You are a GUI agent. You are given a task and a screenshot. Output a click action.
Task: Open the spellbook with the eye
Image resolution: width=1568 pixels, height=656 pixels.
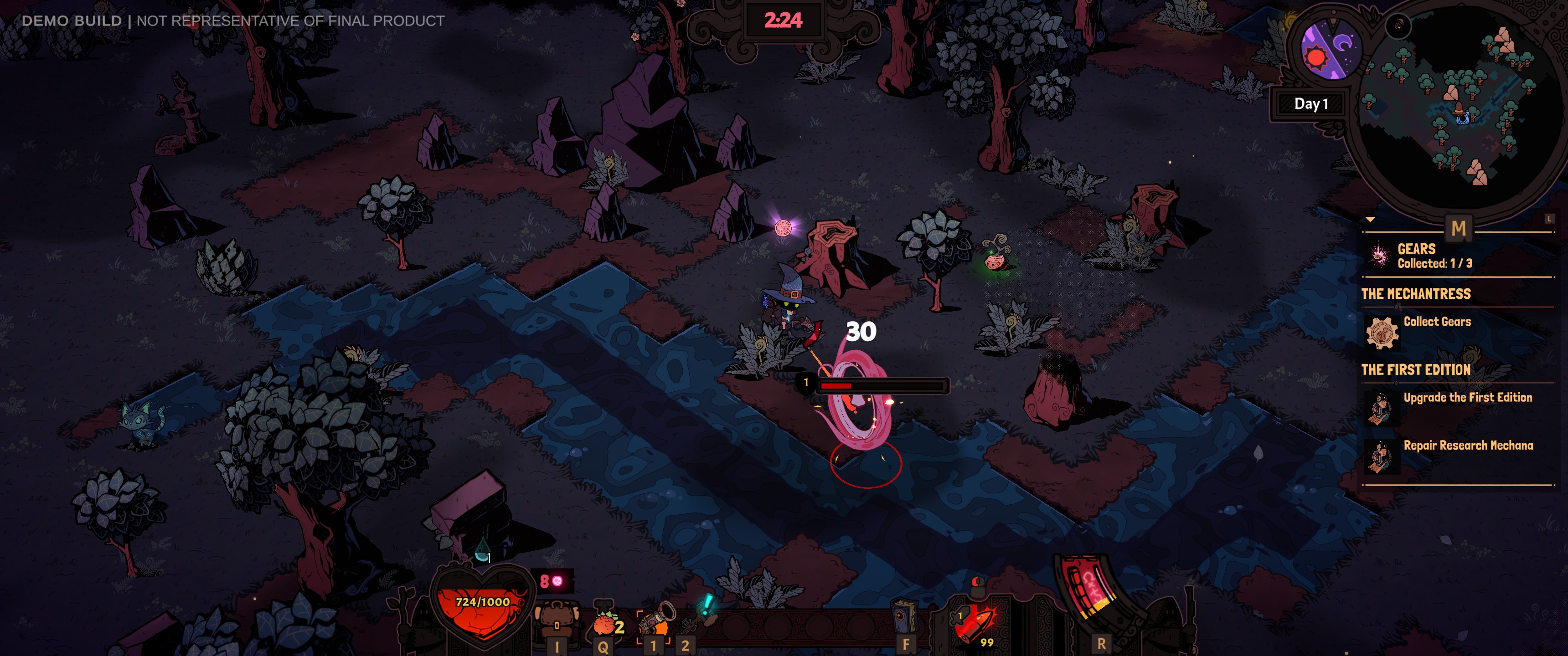(904, 618)
